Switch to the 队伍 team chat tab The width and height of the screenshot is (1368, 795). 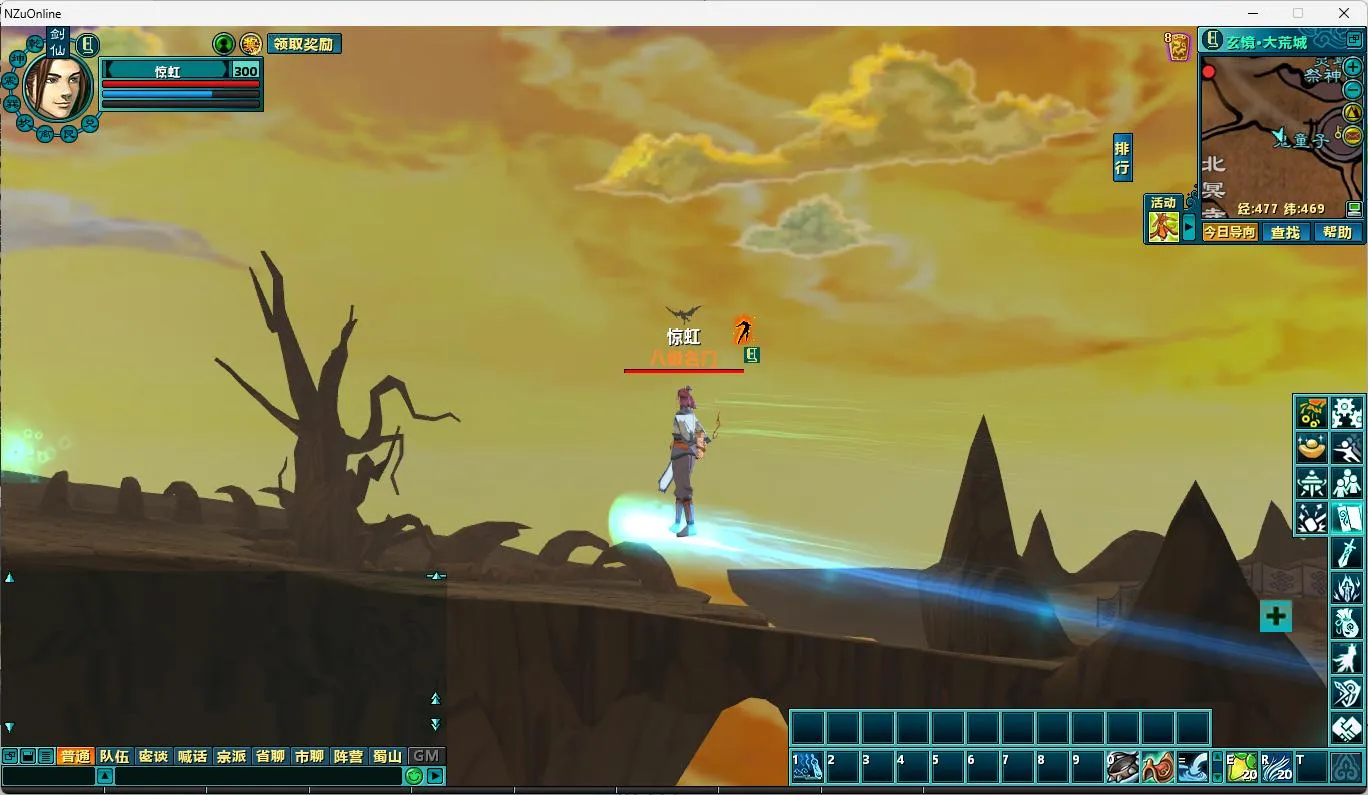[114, 756]
